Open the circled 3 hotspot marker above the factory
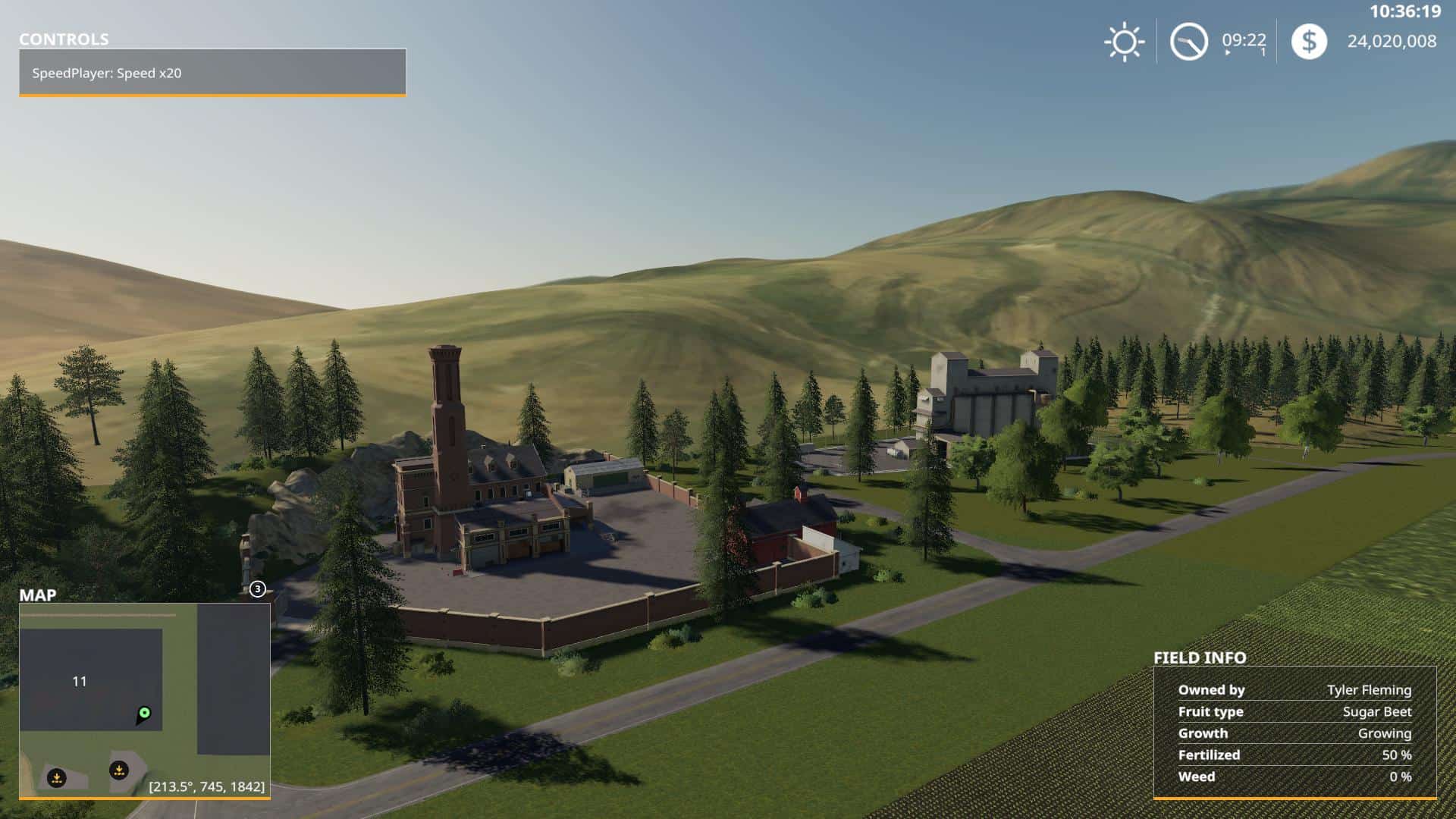The image size is (1456, 819). [x=258, y=588]
